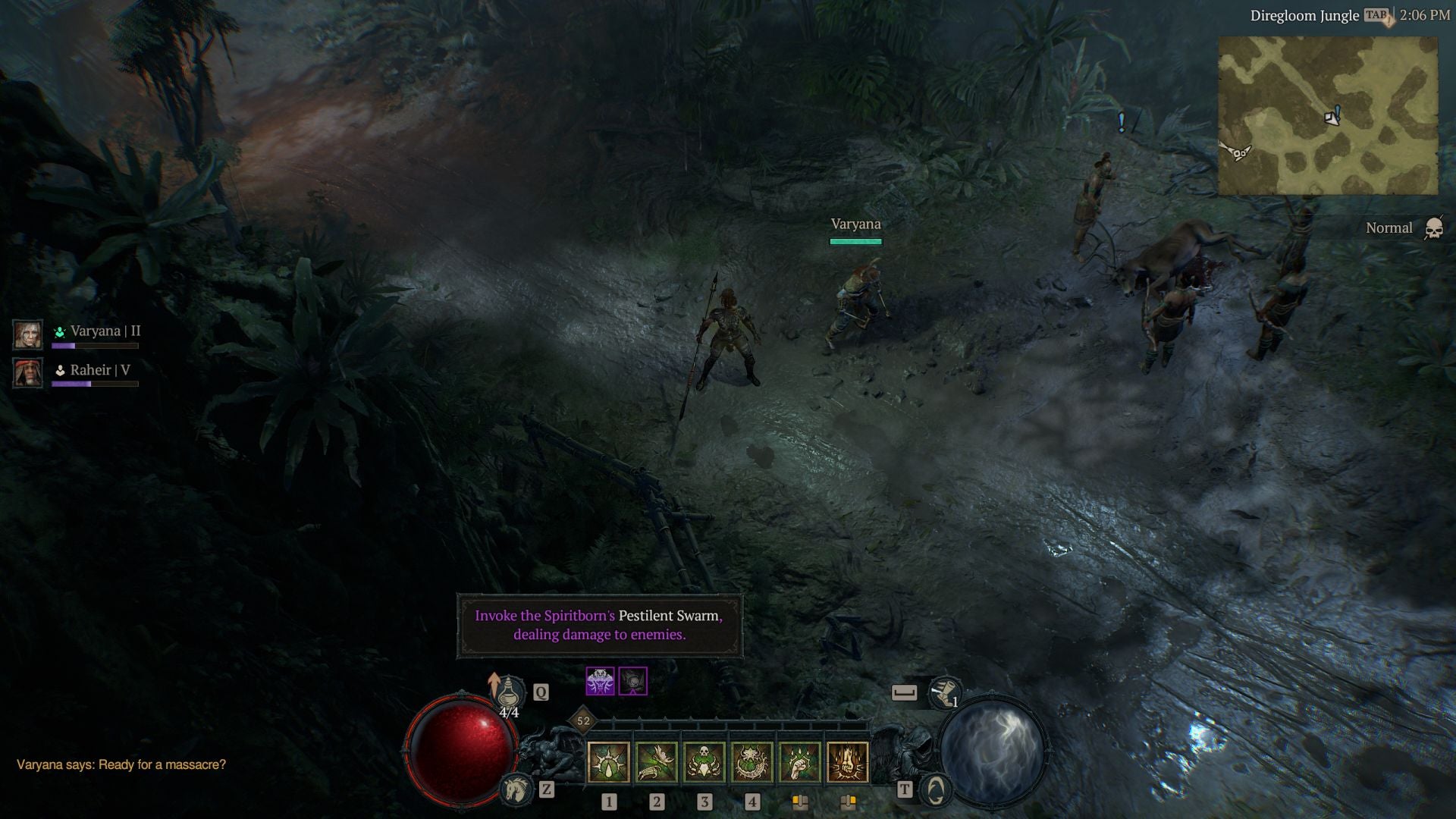
Task: Select the hooded figure buff icon beside the demon buff
Action: [x=633, y=682]
